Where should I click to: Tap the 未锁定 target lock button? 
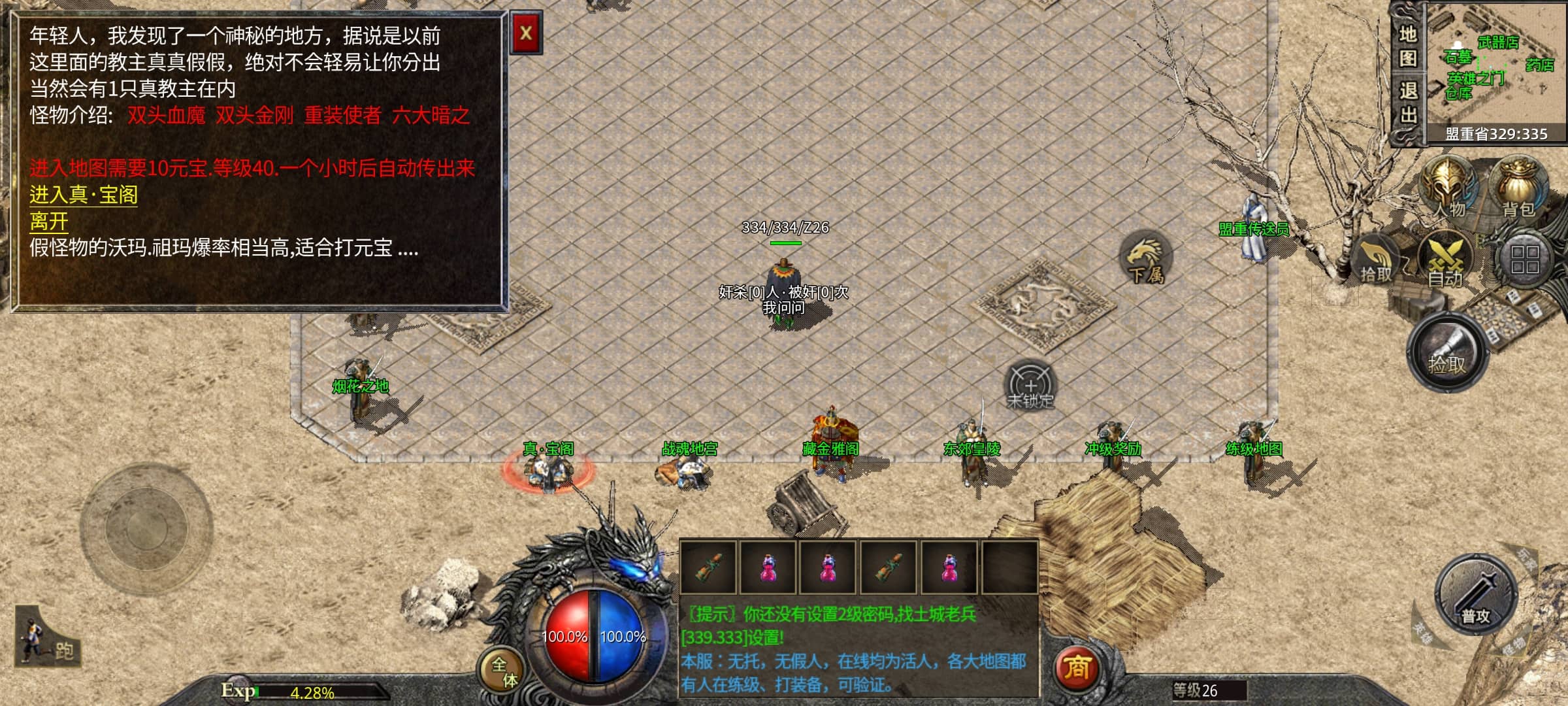click(x=1030, y=384)
